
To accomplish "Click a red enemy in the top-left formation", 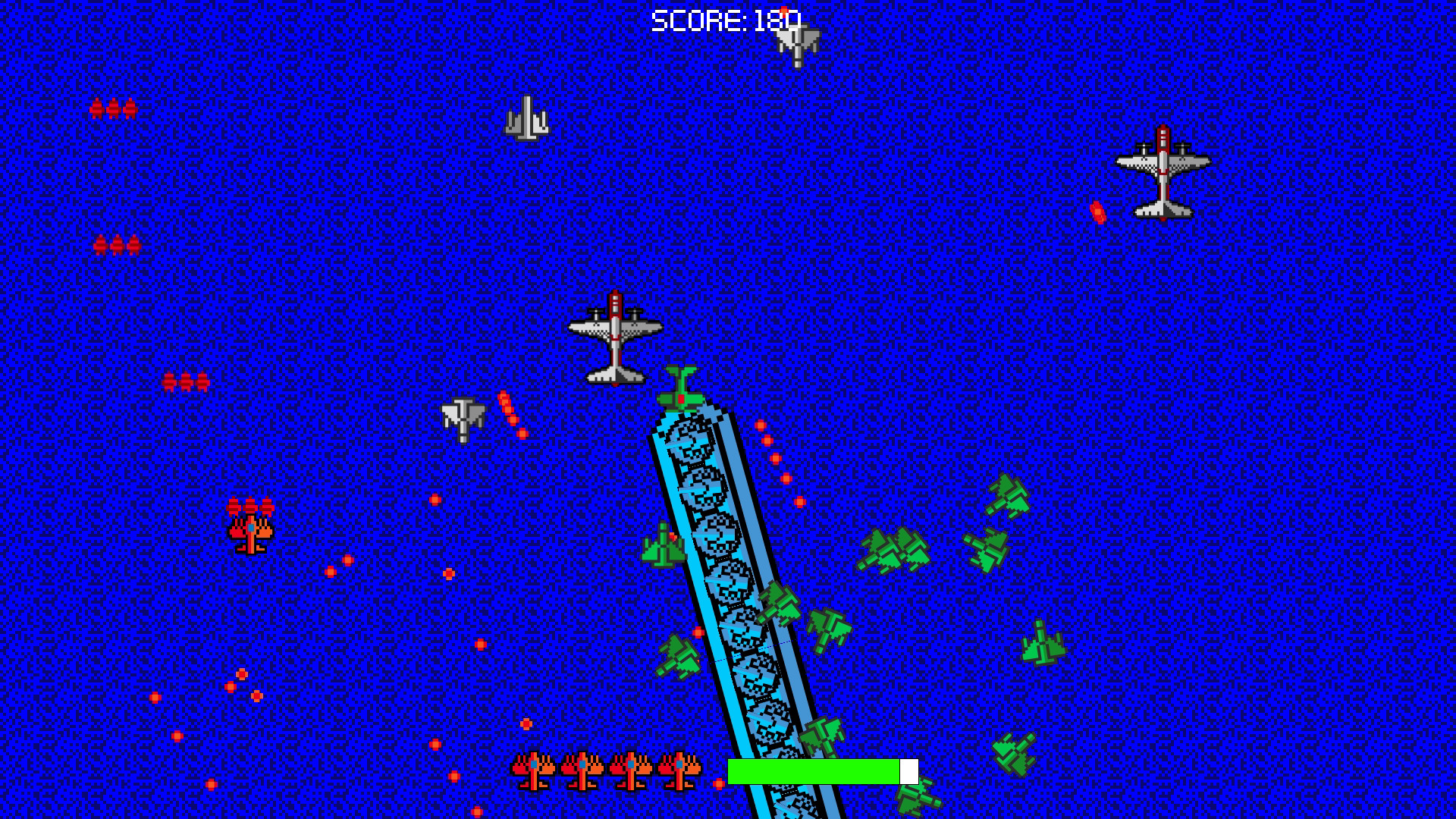I will (x=114, y=108).
